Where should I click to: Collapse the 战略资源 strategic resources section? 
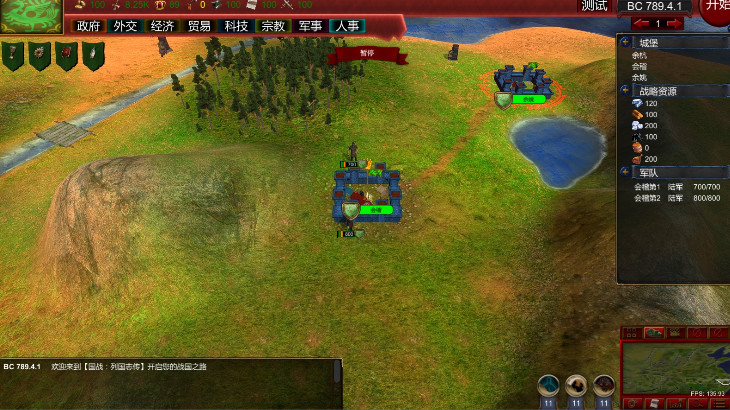tap(625, 91)
